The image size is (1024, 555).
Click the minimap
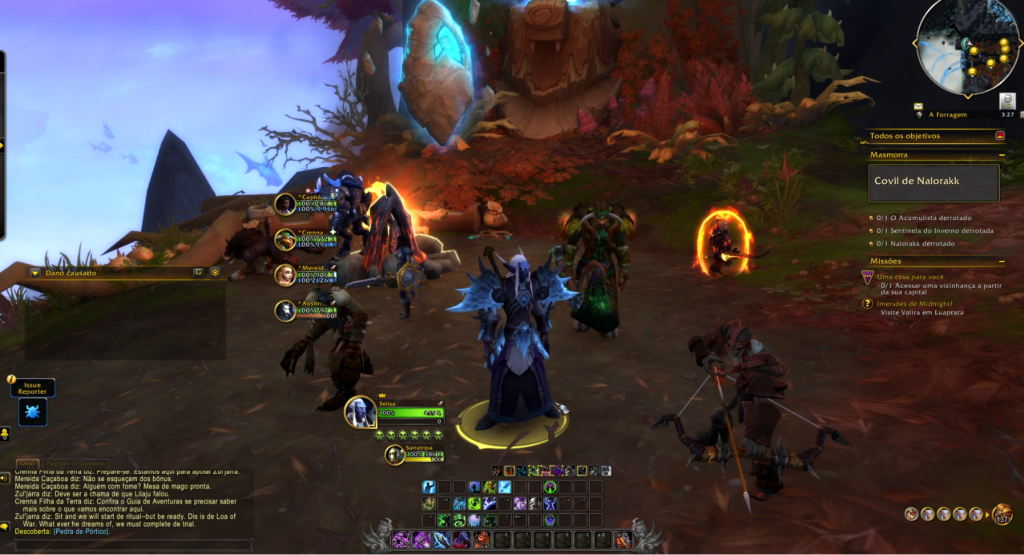pos(967,45)
